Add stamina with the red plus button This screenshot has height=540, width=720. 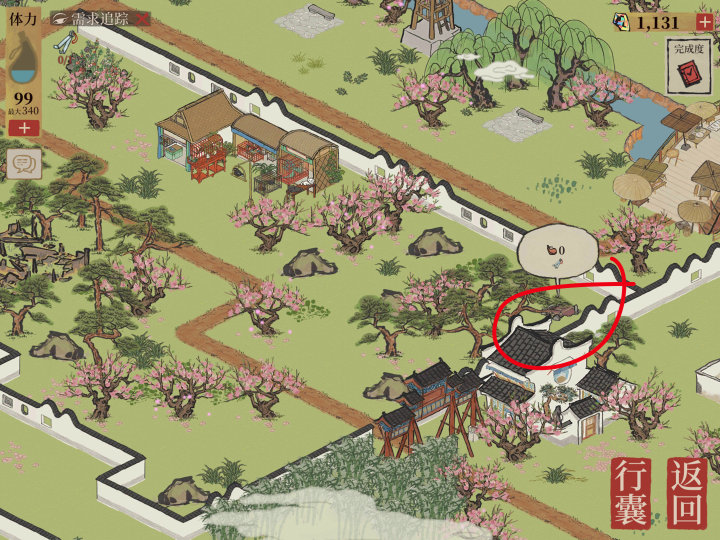pos(24,128)
